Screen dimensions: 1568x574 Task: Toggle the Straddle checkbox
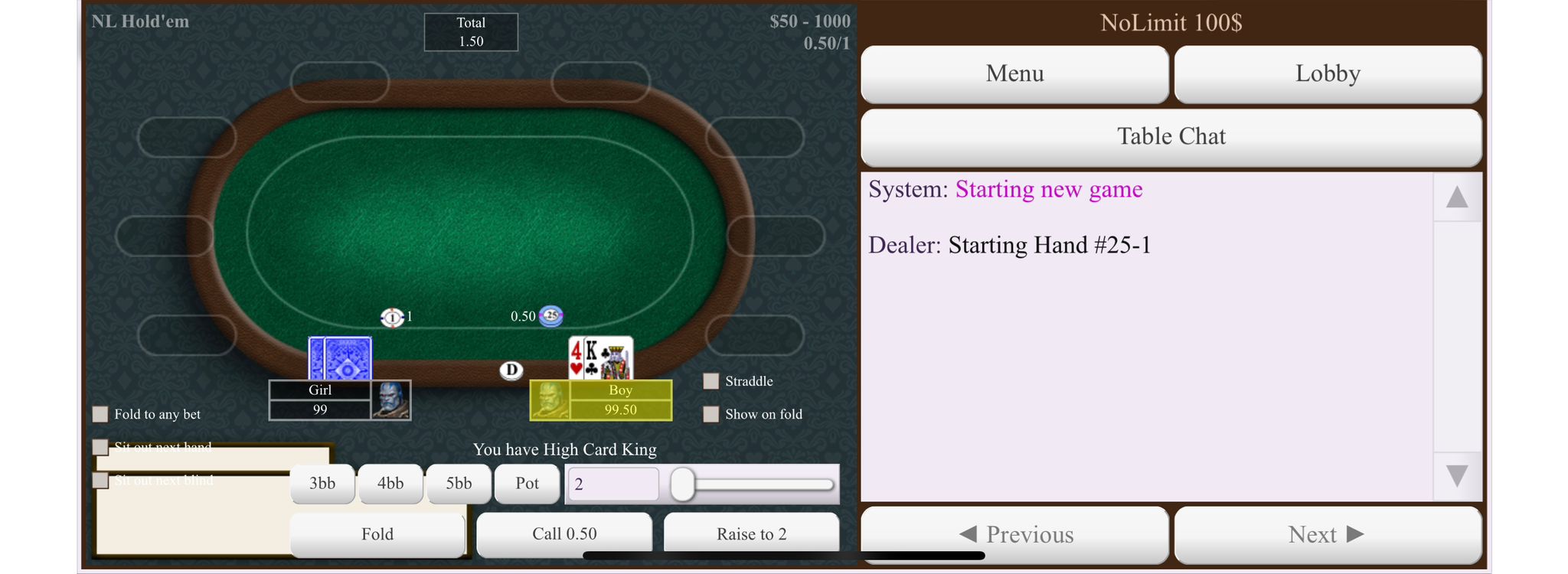711,381
